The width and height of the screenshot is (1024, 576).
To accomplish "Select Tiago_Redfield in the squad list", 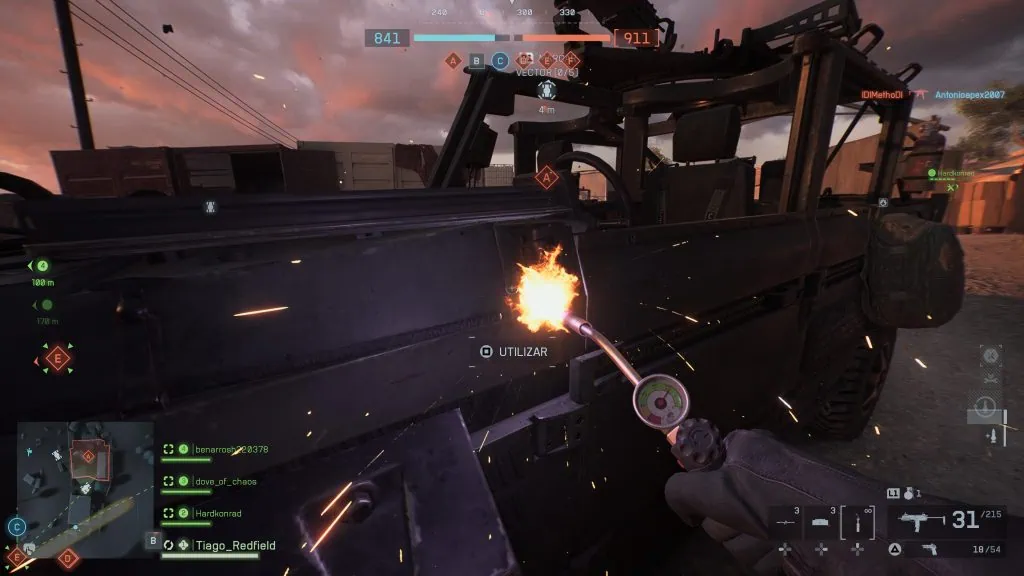I will [234, 546].
